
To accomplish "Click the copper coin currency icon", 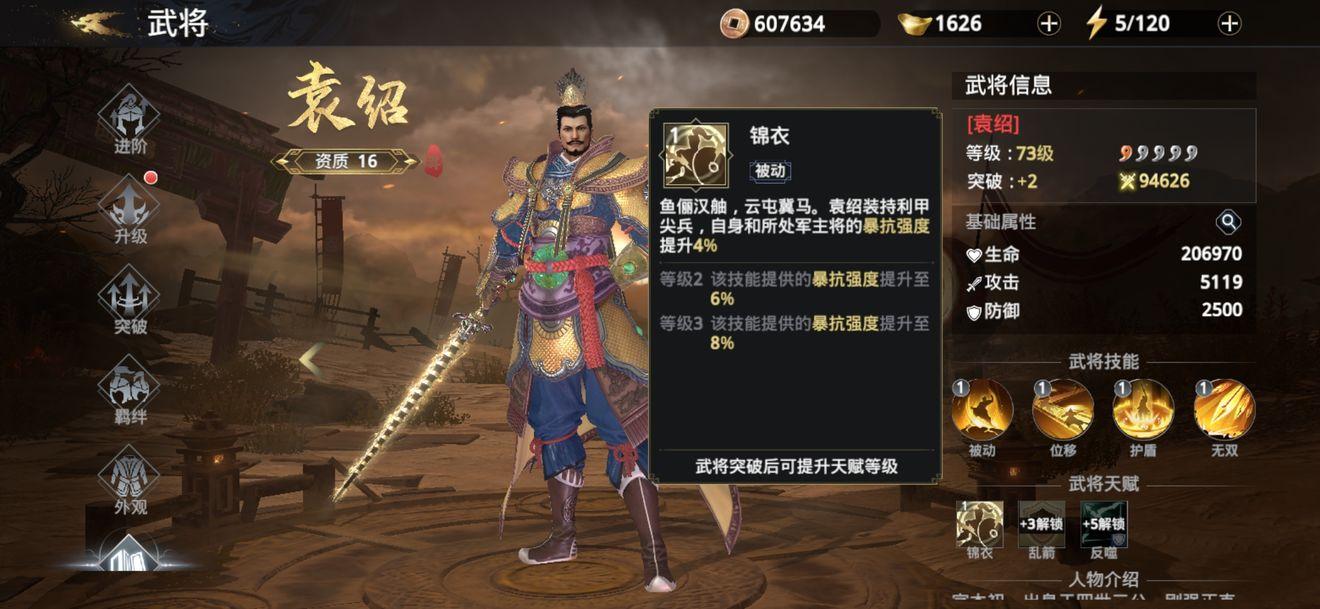I will [x=734, y=24].
